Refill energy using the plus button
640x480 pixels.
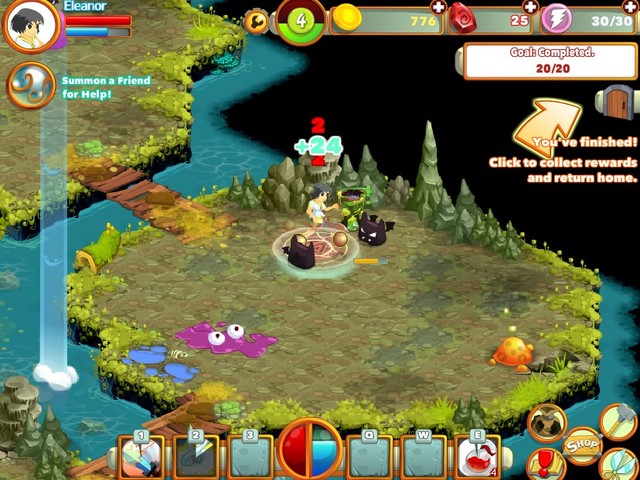631,6
